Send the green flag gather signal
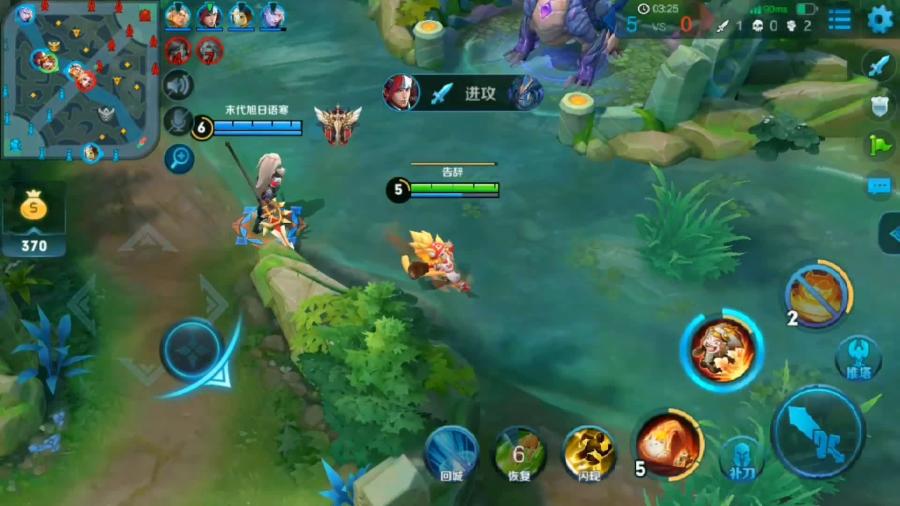 click(878, 145)
